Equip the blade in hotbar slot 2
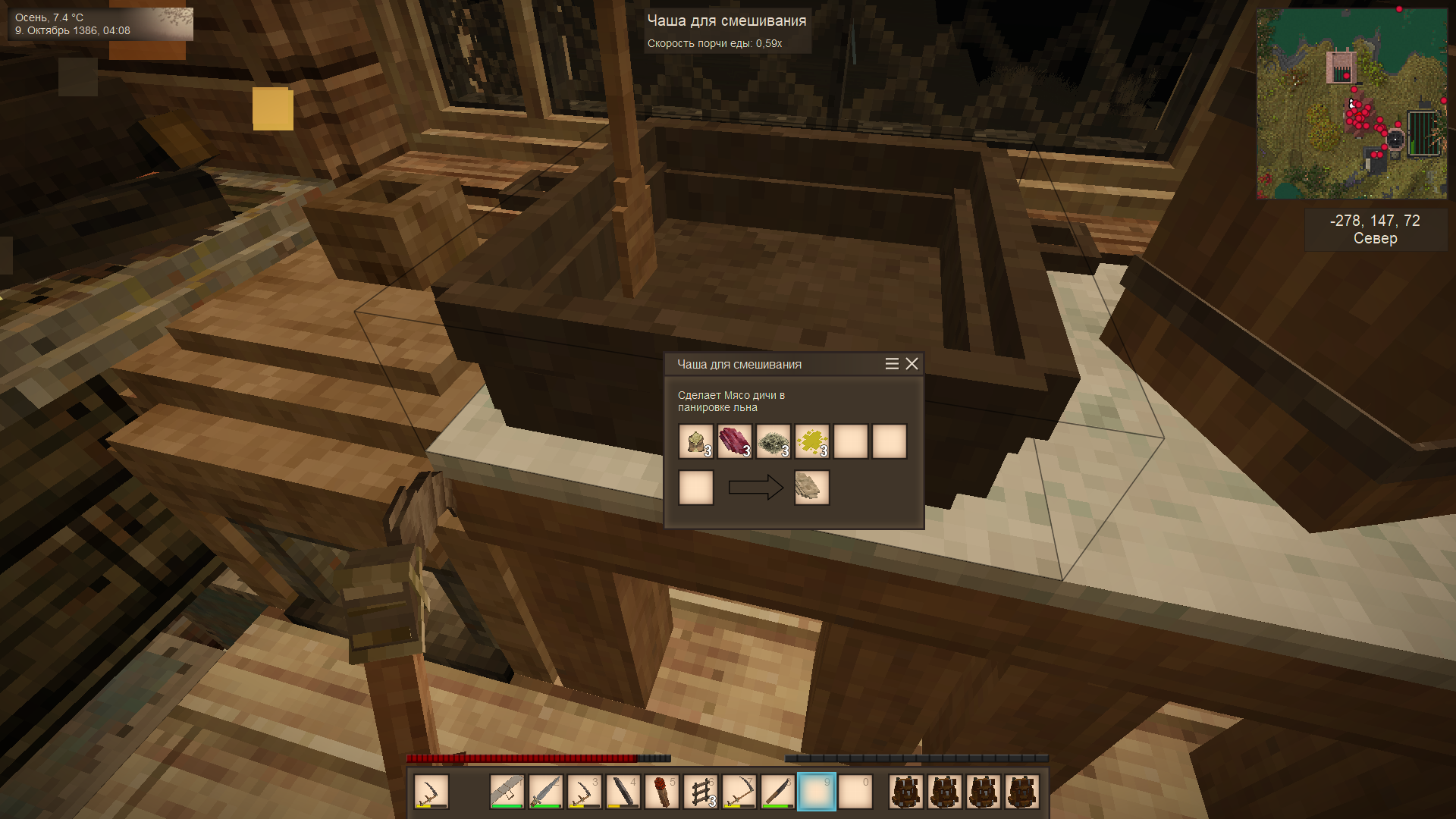 coord(545,792)
